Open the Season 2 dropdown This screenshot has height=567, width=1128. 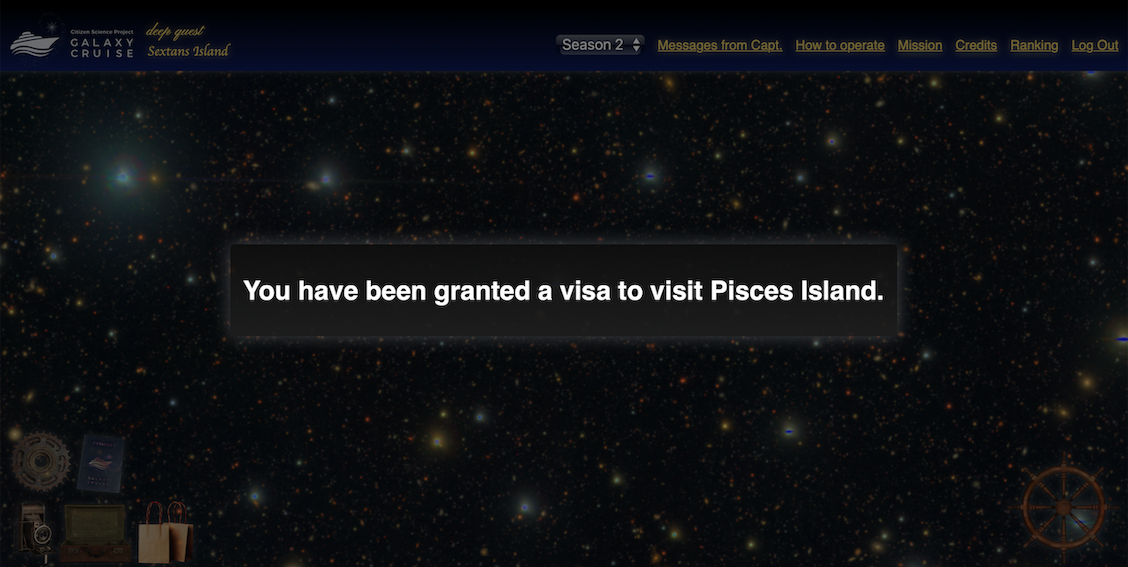(600, 45)
